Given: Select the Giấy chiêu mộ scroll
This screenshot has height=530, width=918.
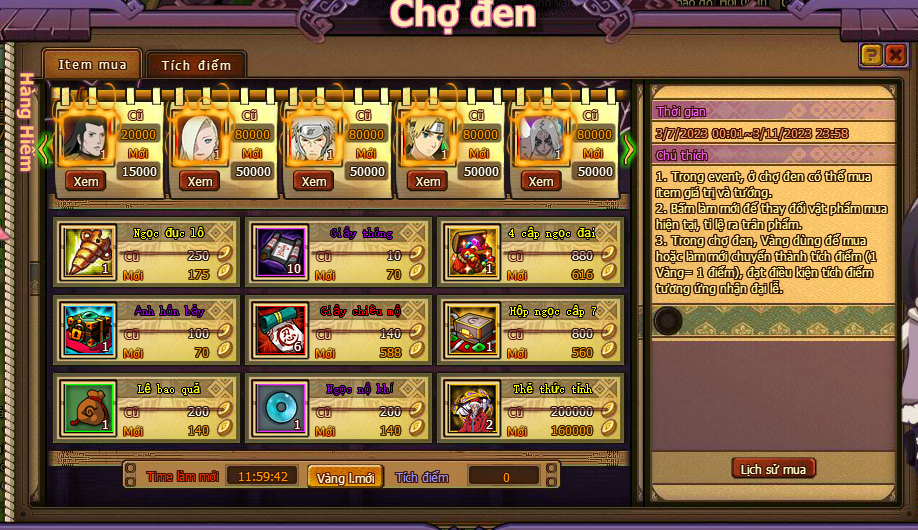Looking at the screenshot, I should [279, 331].
